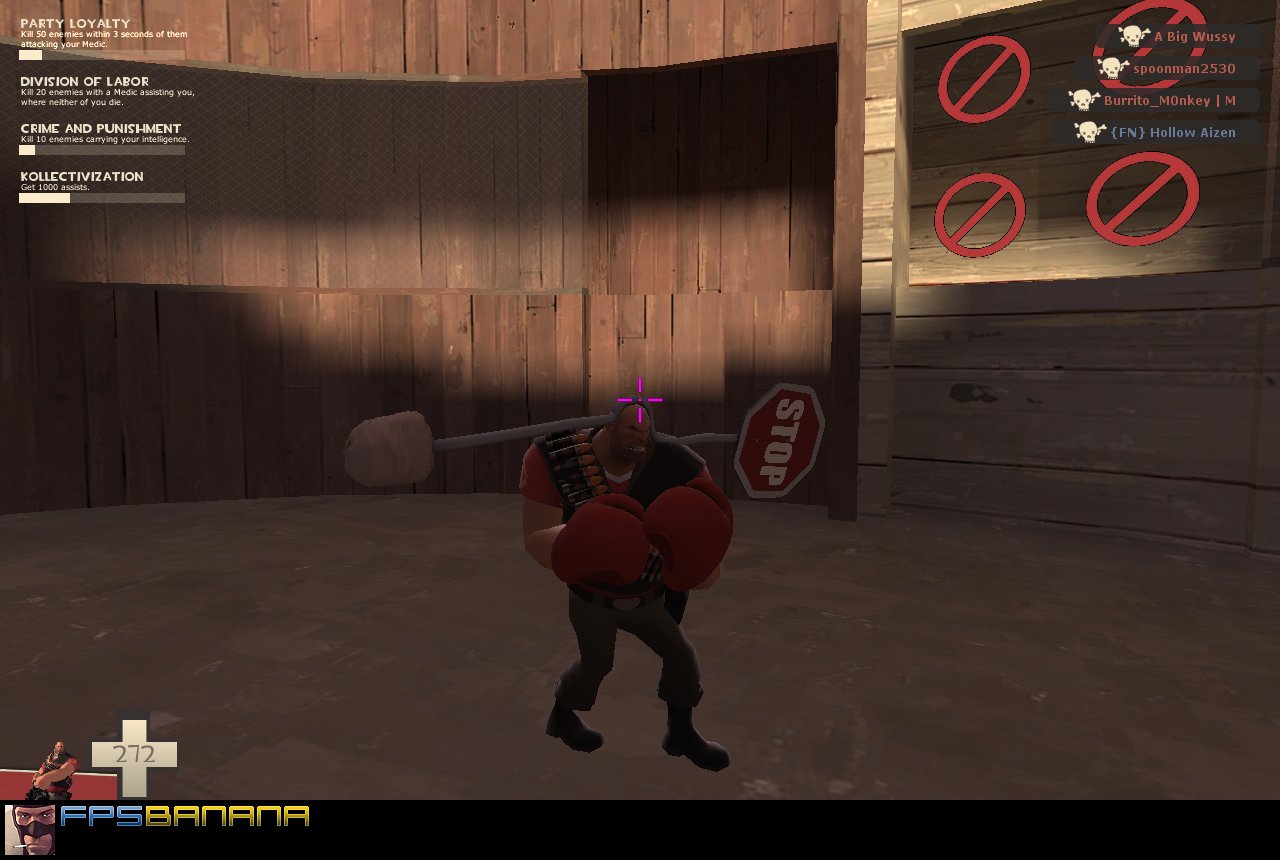Click the Crime and Punishment achievement text
1280x860 pixels.
pos(100,128)
